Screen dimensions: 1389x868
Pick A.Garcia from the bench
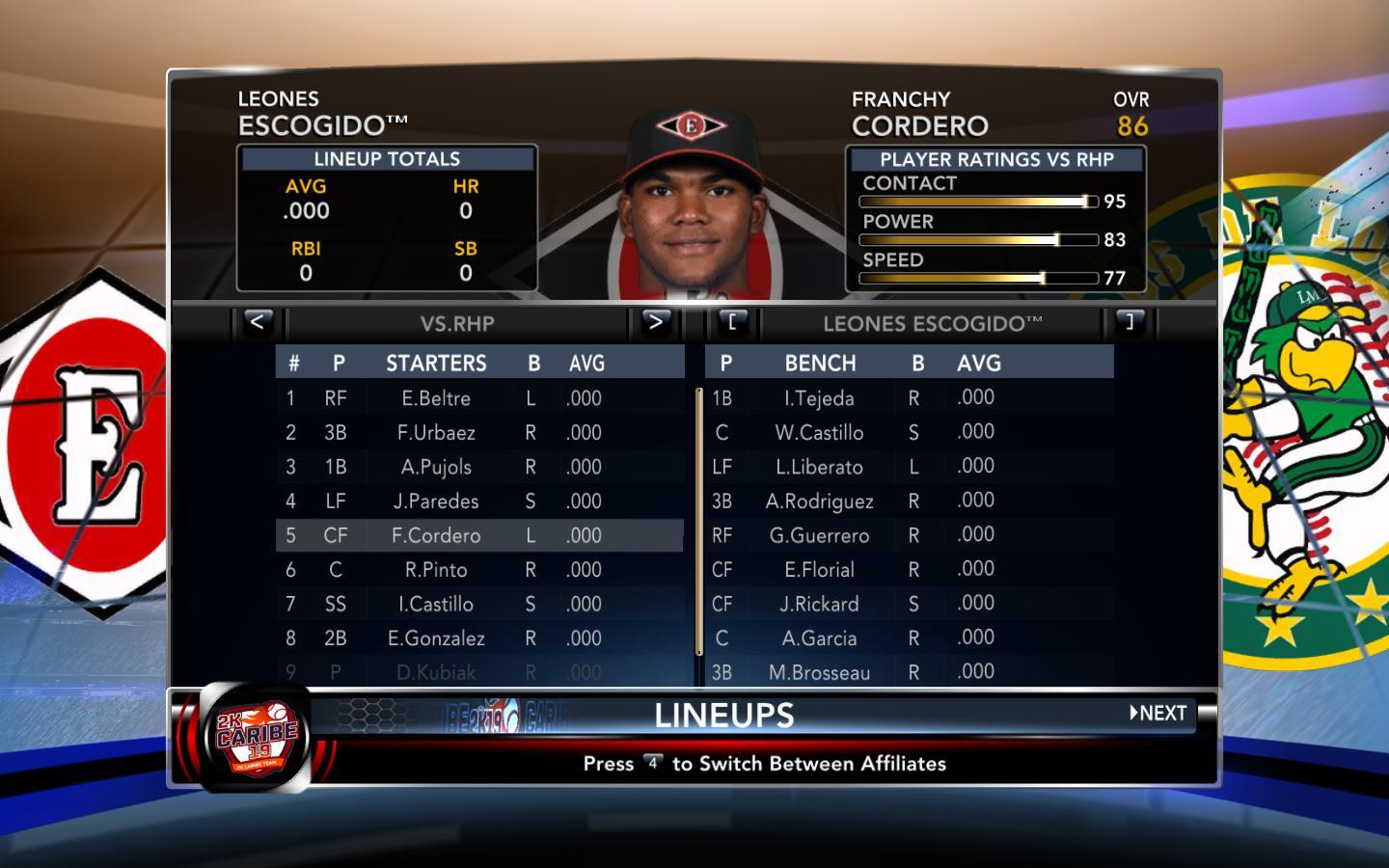[819, 638]
